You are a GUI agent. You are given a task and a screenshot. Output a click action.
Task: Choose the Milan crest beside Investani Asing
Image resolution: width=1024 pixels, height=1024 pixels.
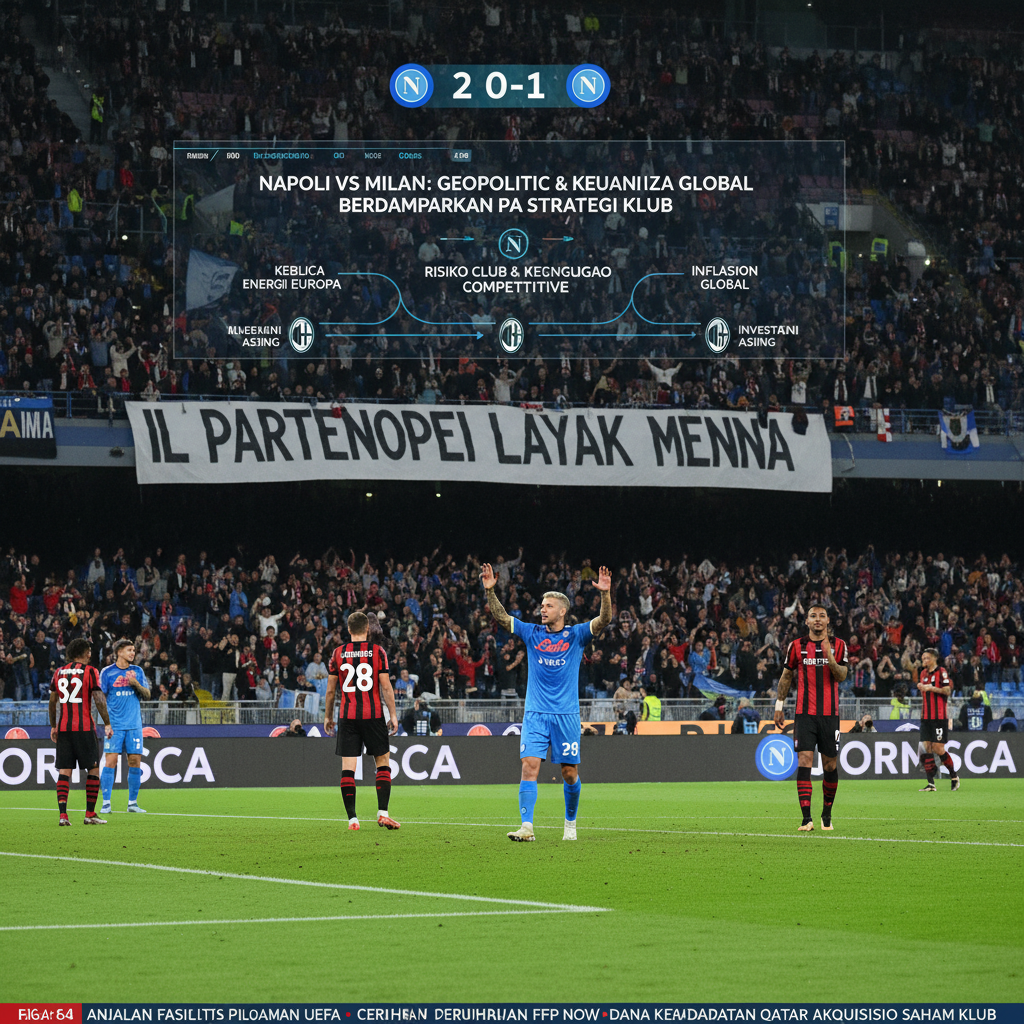[x=717, y=335]
